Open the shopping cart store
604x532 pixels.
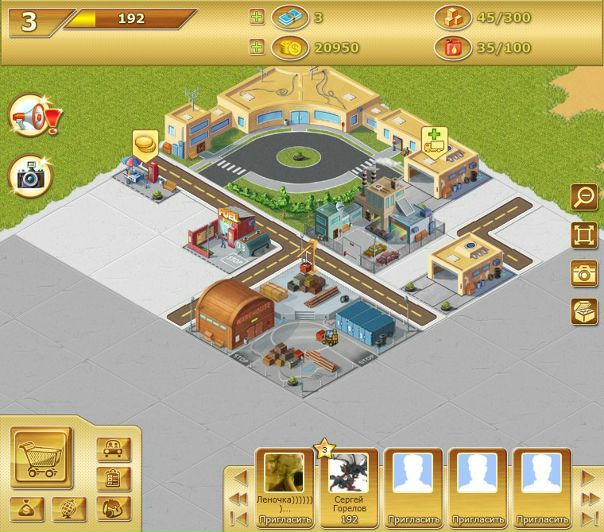(41, 458)
